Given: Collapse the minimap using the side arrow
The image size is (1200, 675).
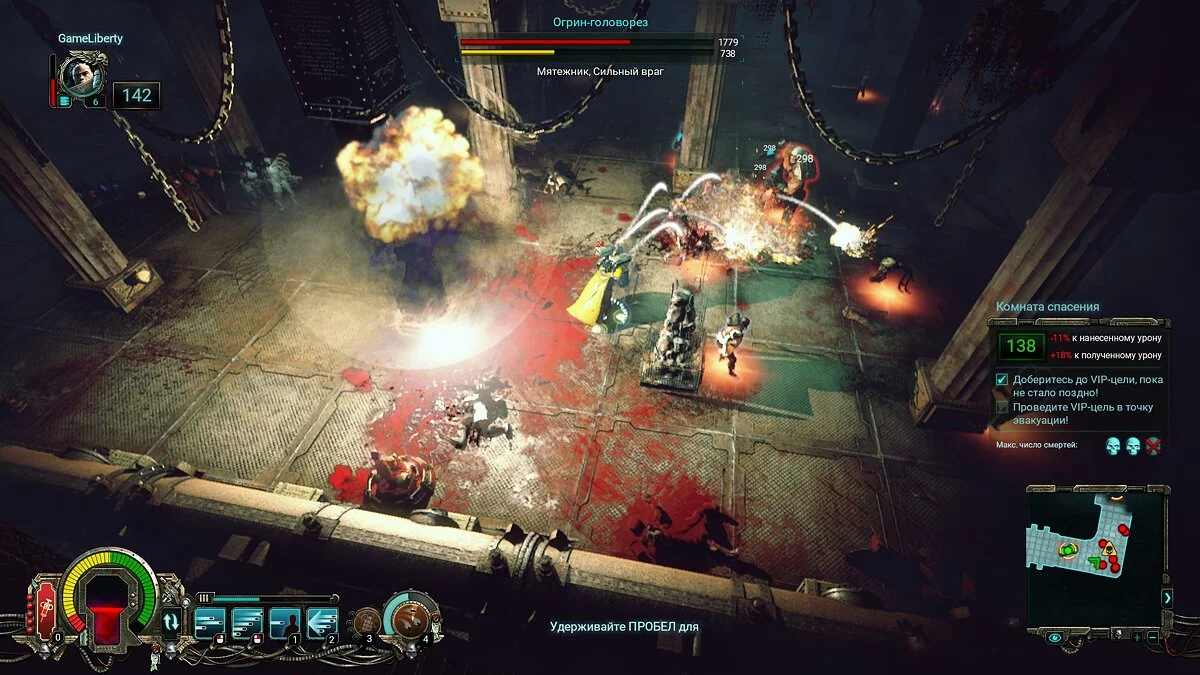Looking at the screenshot, I should click(1166, 597).
